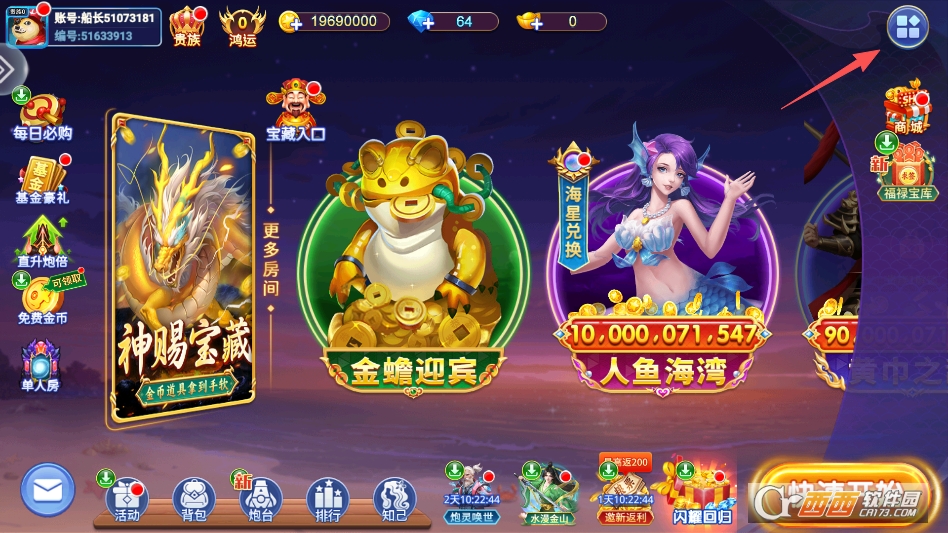Open the 商城 shop
This screenshot has width=948, height=533.
coord(907,110)
